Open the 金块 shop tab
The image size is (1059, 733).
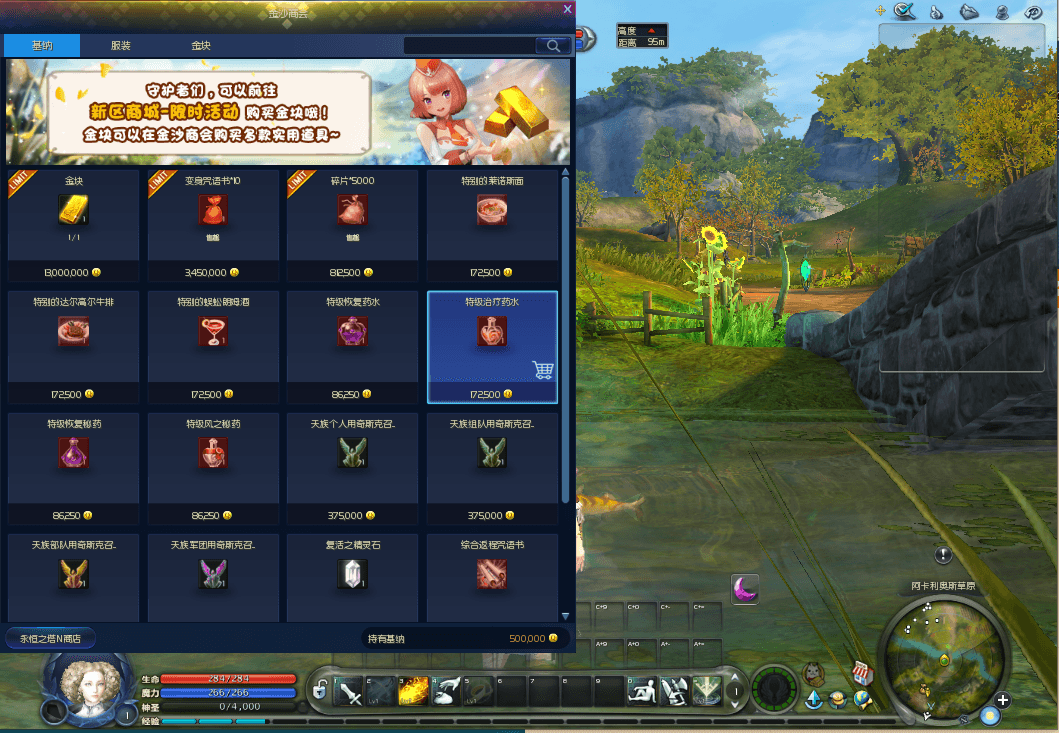pyautogui.click(x=201, y=46)
